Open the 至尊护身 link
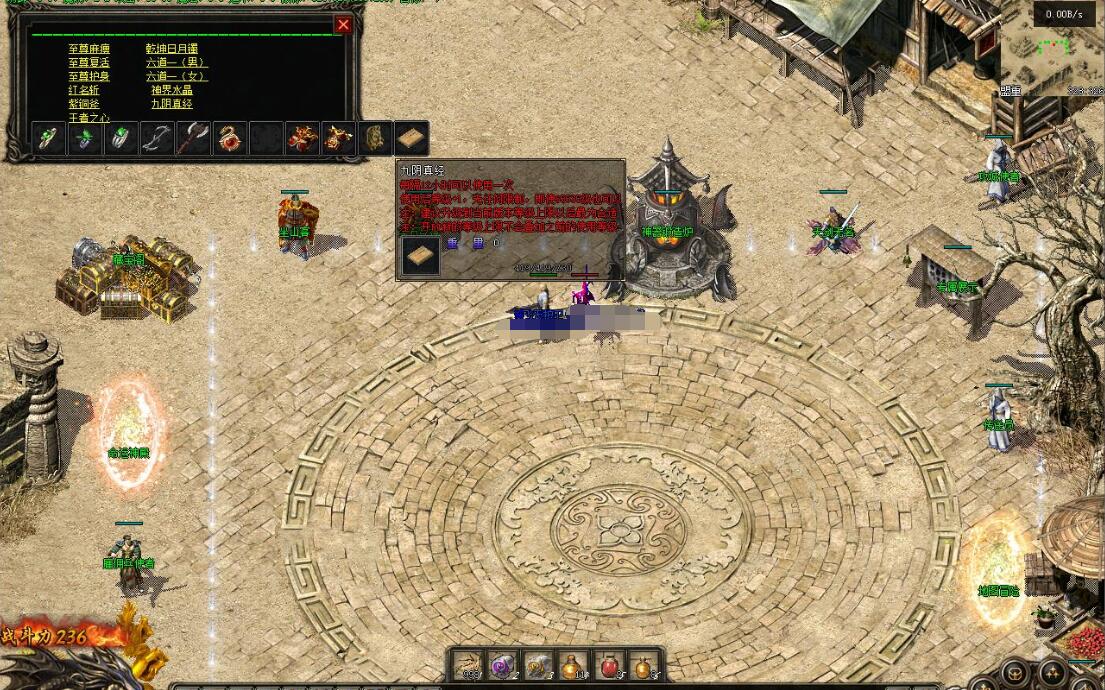Screen dimensions: 1105x690 click(89, 77)
